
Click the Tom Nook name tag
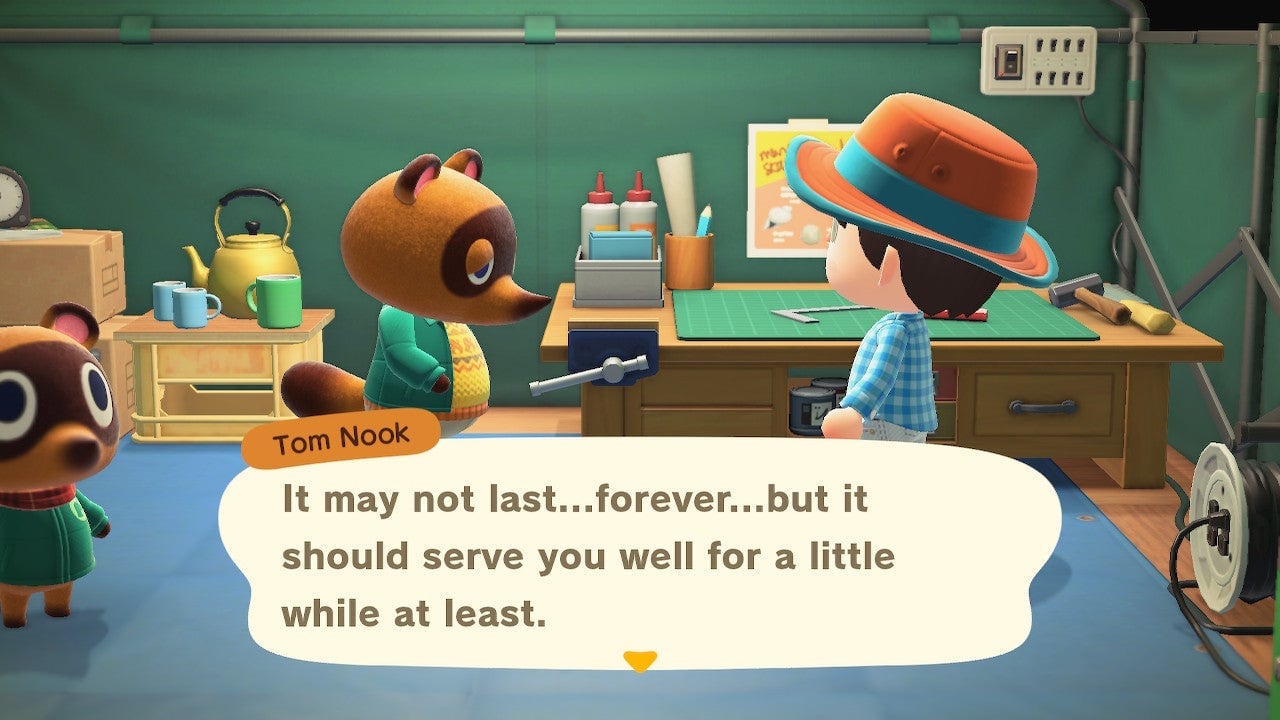(340, 437)
